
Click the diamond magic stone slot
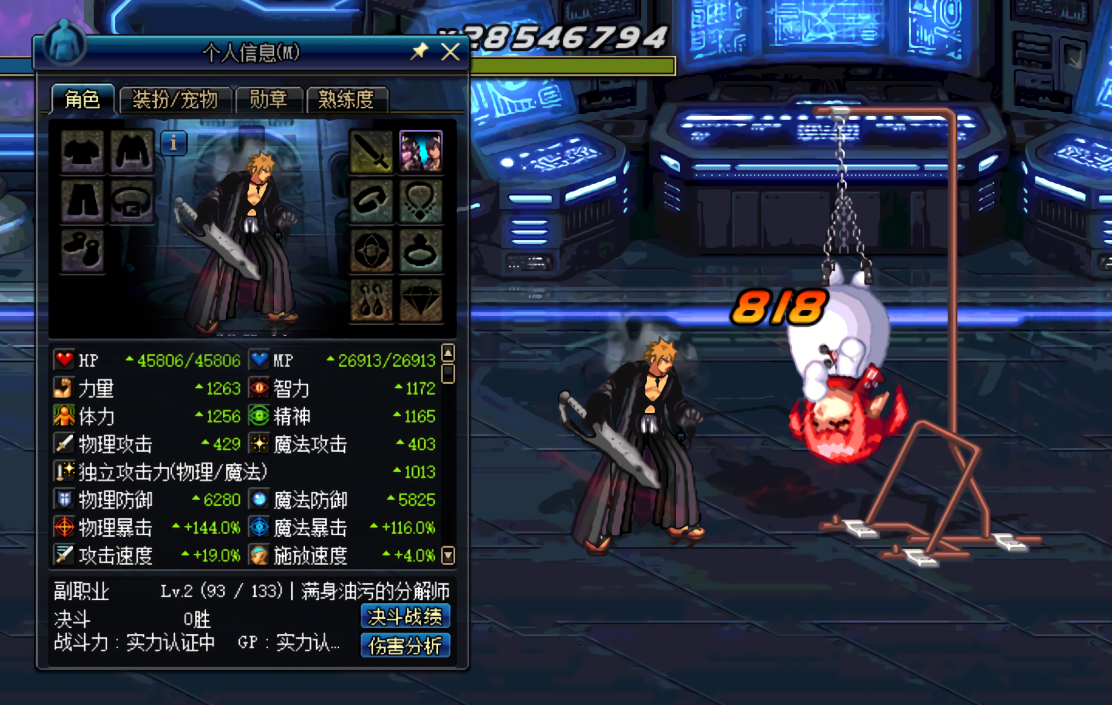(x=421, y=299)
